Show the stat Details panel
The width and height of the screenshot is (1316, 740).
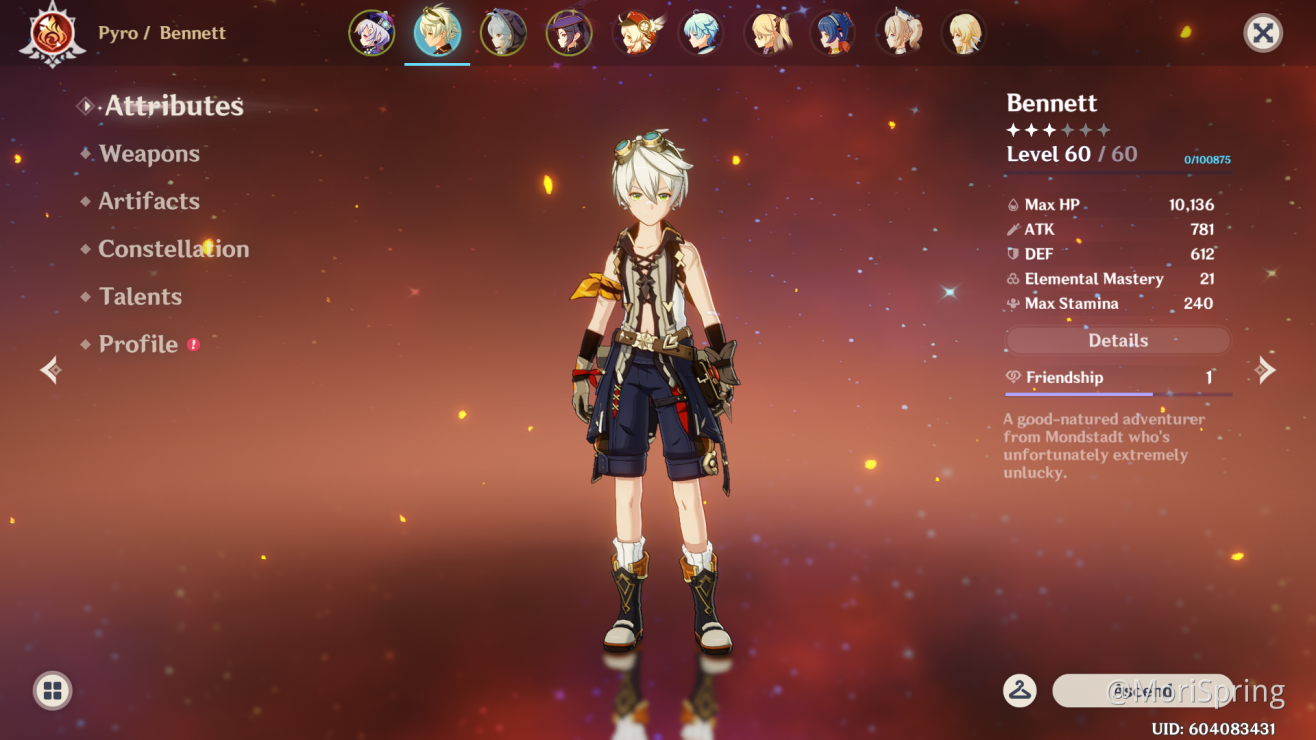point(1117,341)
